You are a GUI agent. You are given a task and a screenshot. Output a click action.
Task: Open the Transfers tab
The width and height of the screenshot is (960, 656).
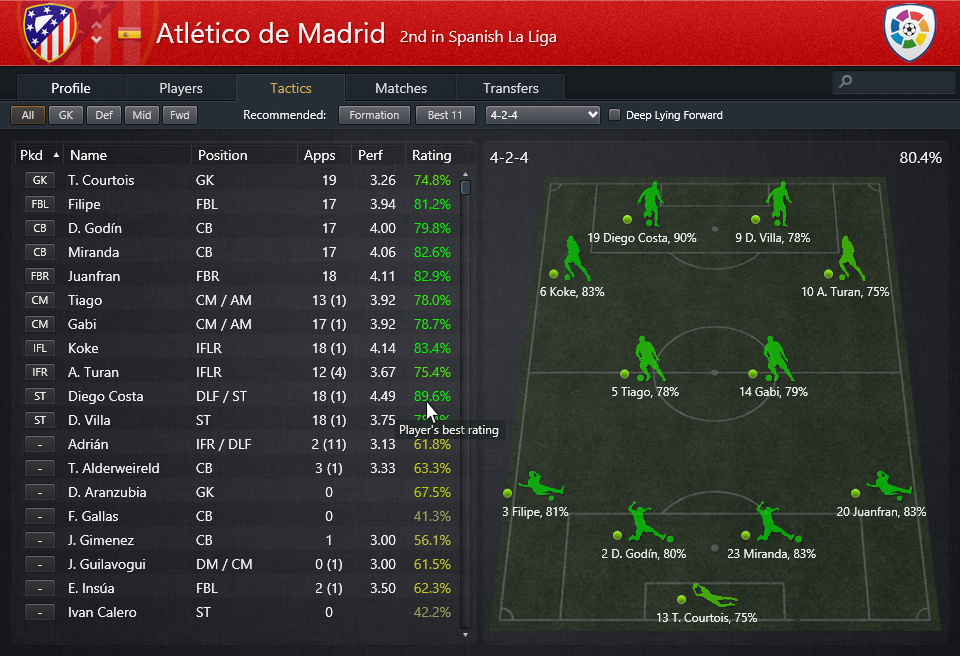coord(511,88)
